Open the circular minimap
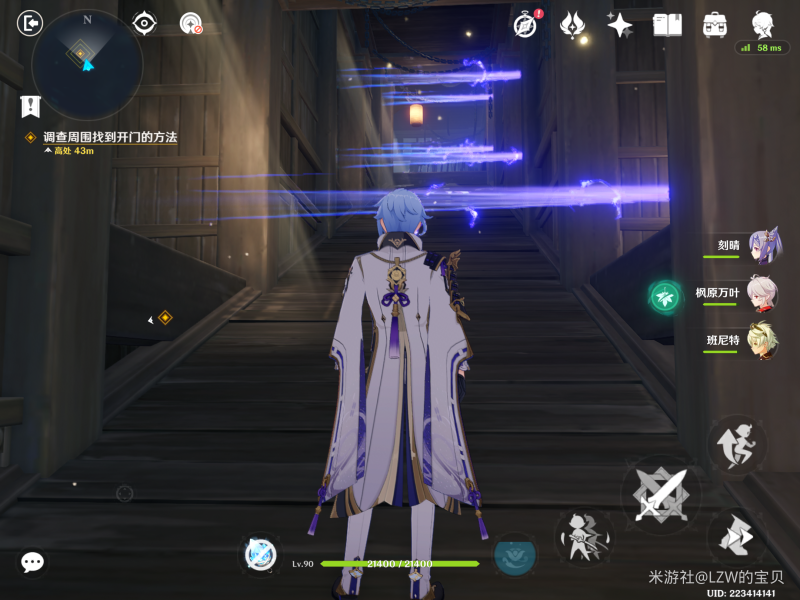The height and width of the screenshot is (600, 800). coord(87,65)
